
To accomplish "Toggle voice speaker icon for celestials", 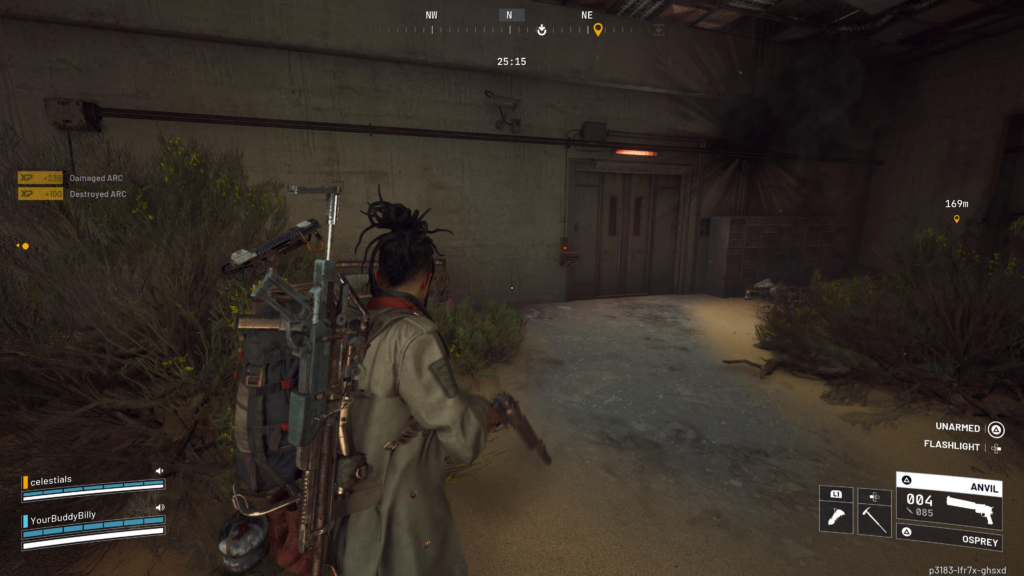I will [x=158, y=470].
